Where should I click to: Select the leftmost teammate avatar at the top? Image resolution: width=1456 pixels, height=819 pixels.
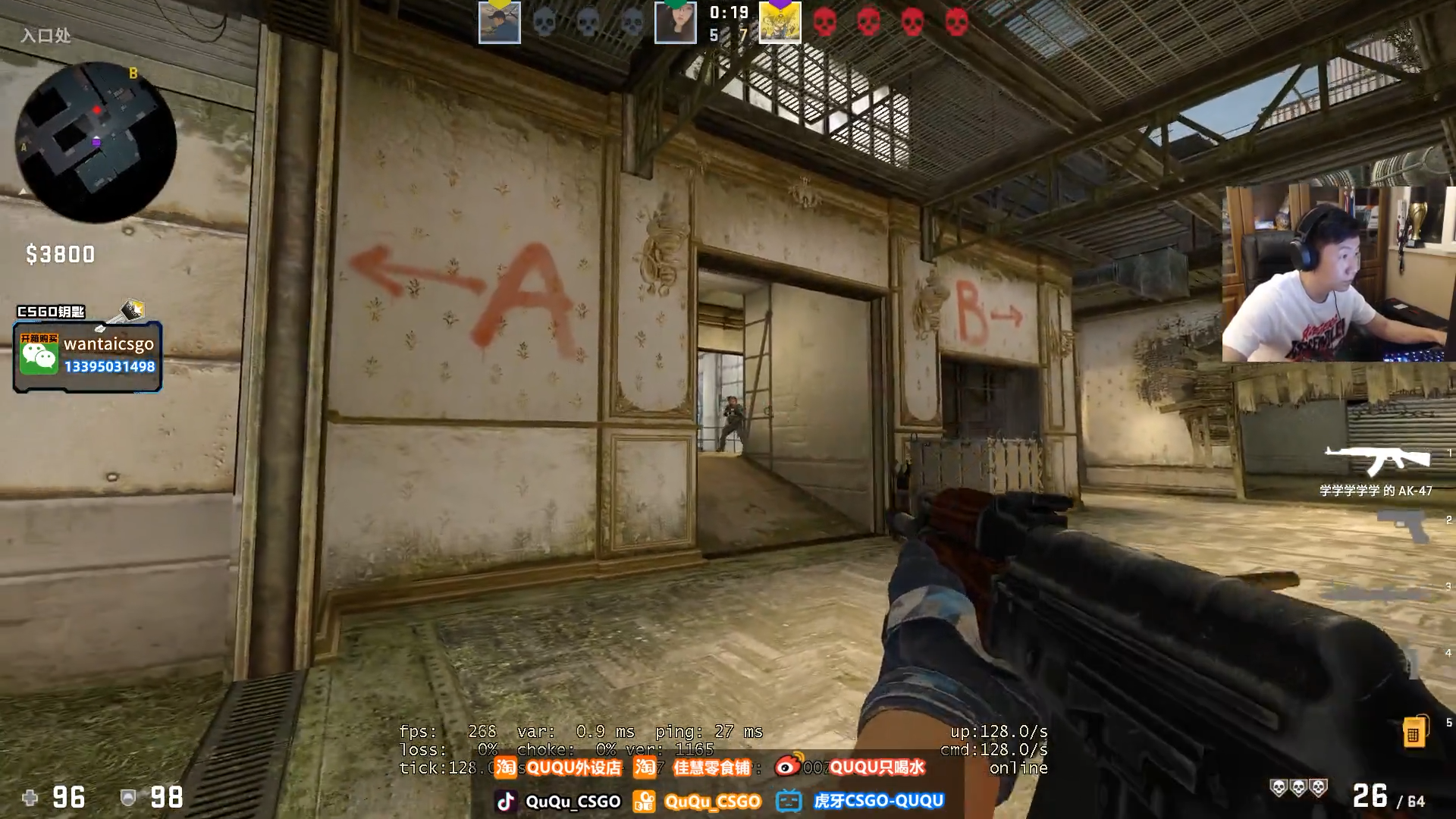coord(498,20)
